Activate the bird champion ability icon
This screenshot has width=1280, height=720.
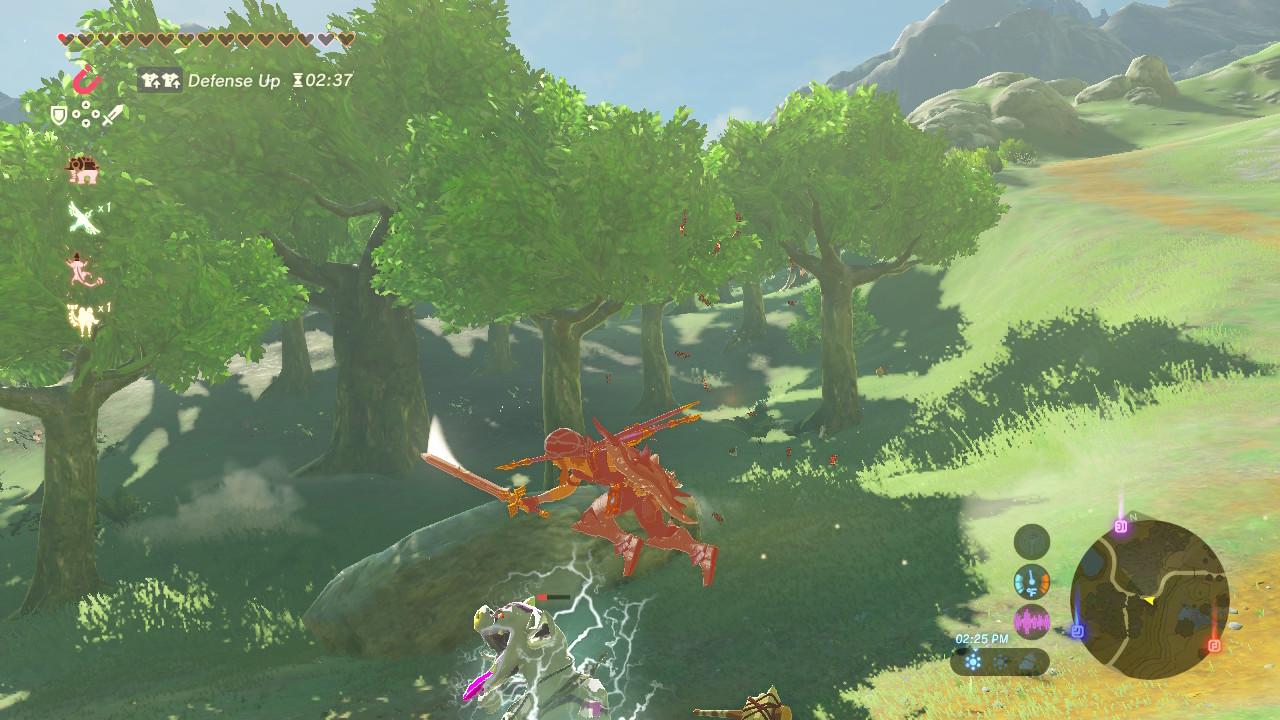coord(83,217)
